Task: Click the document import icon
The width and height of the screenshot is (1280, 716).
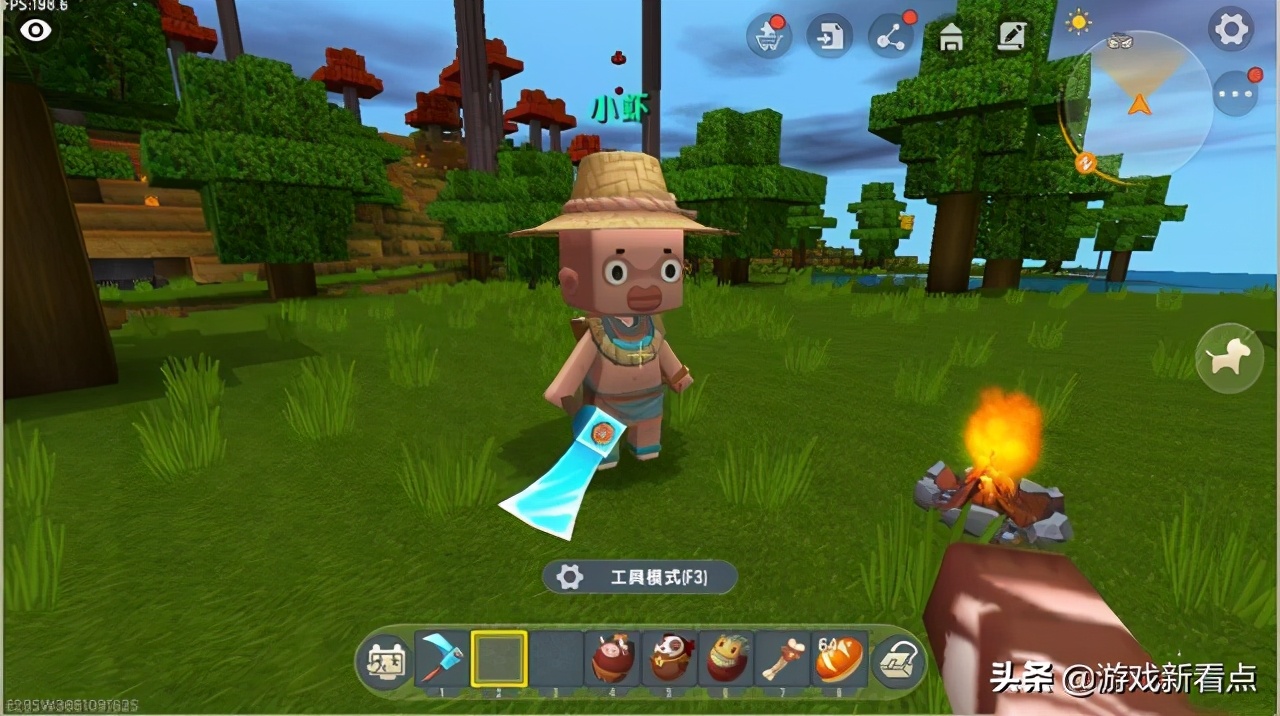Action: 829,37
